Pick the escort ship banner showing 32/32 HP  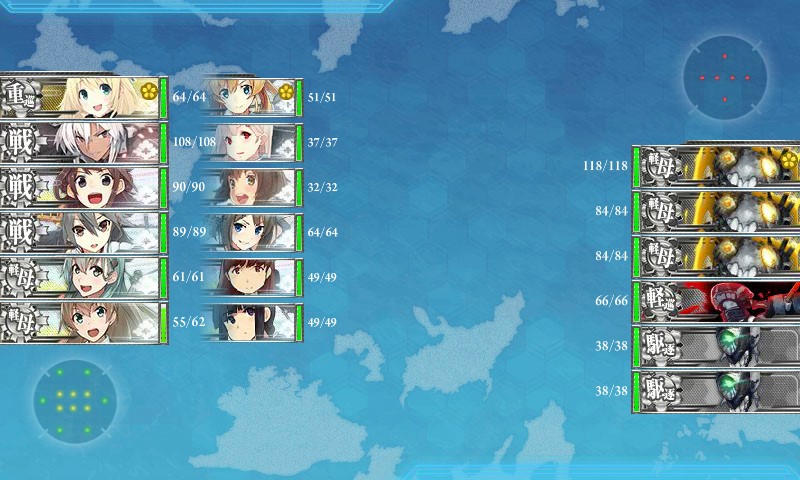pos(250,187)
